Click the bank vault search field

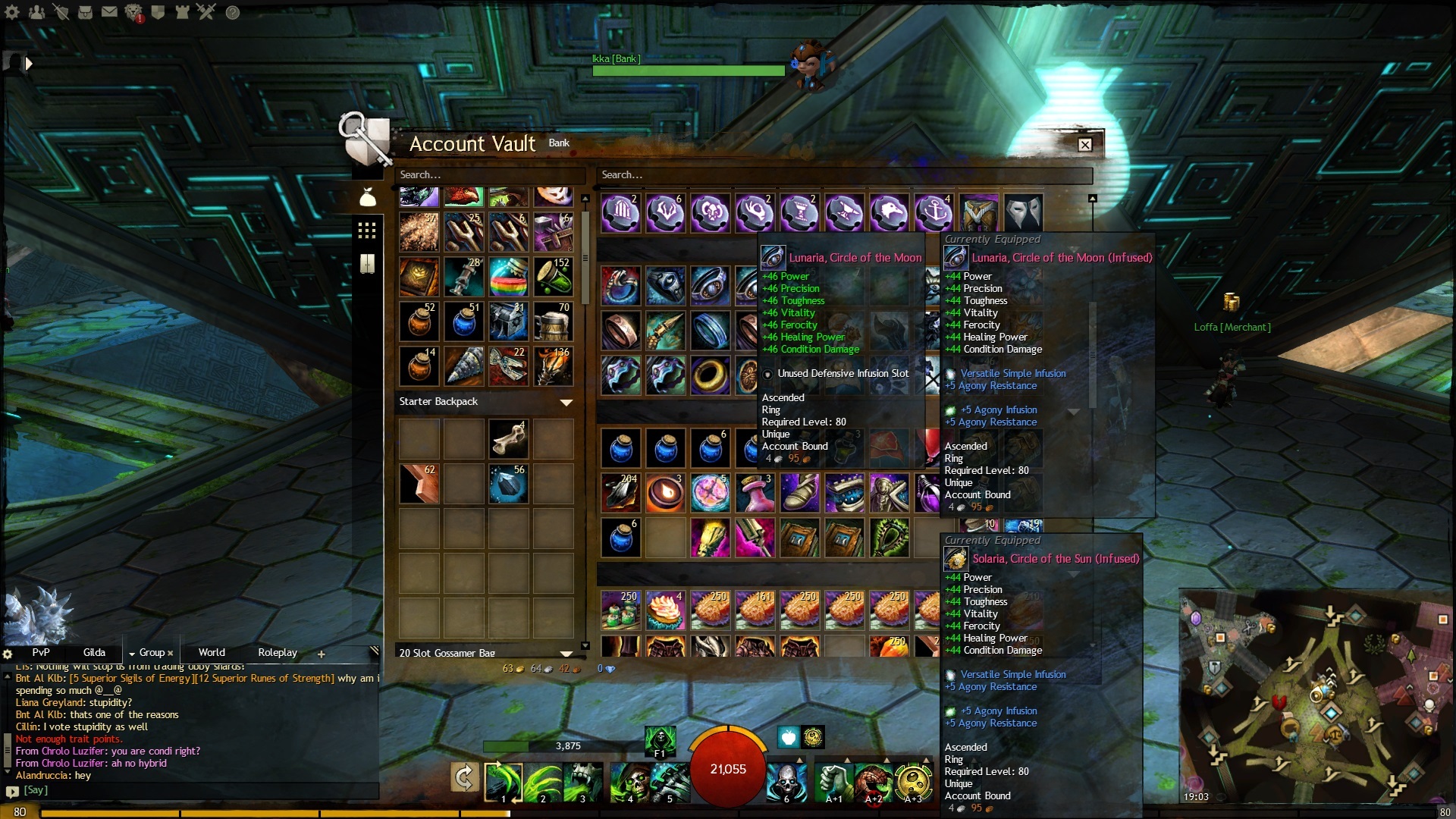(842, 175)
